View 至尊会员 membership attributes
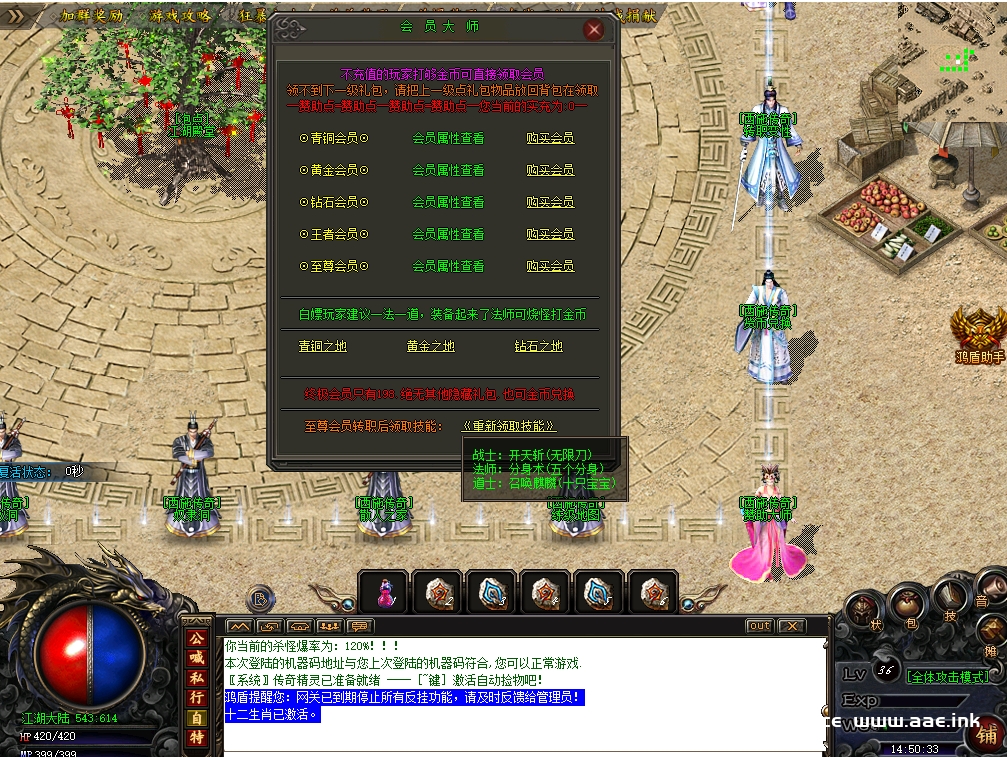Image resolution: width=1007 pixels, height=757 pixels. 448,266
